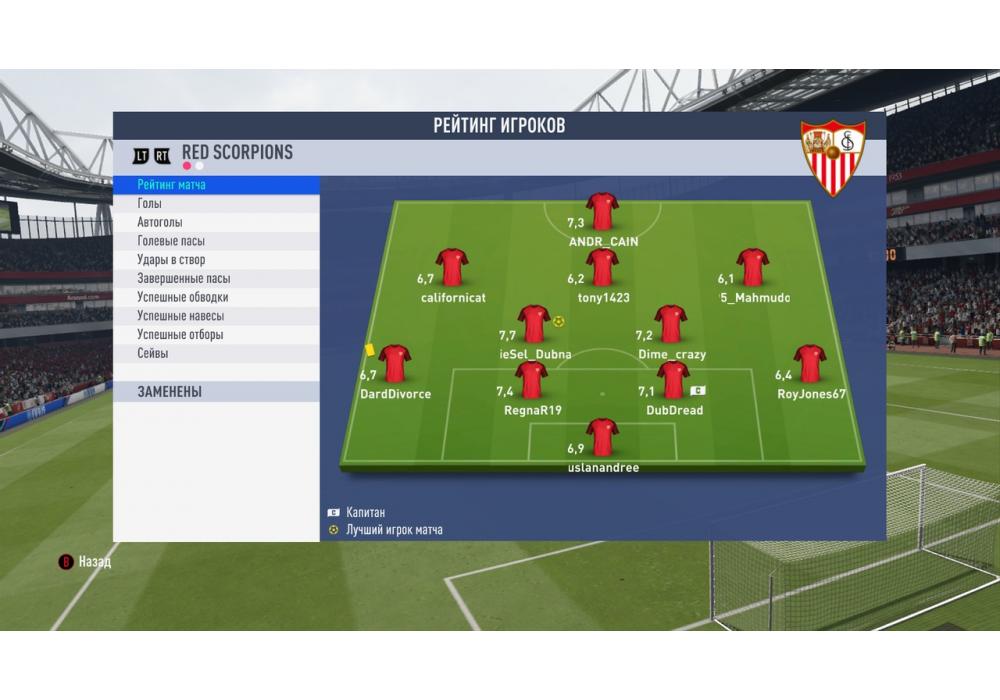Show the Голевые пасы statistics

pyautogui.click(x=216, y=241)
